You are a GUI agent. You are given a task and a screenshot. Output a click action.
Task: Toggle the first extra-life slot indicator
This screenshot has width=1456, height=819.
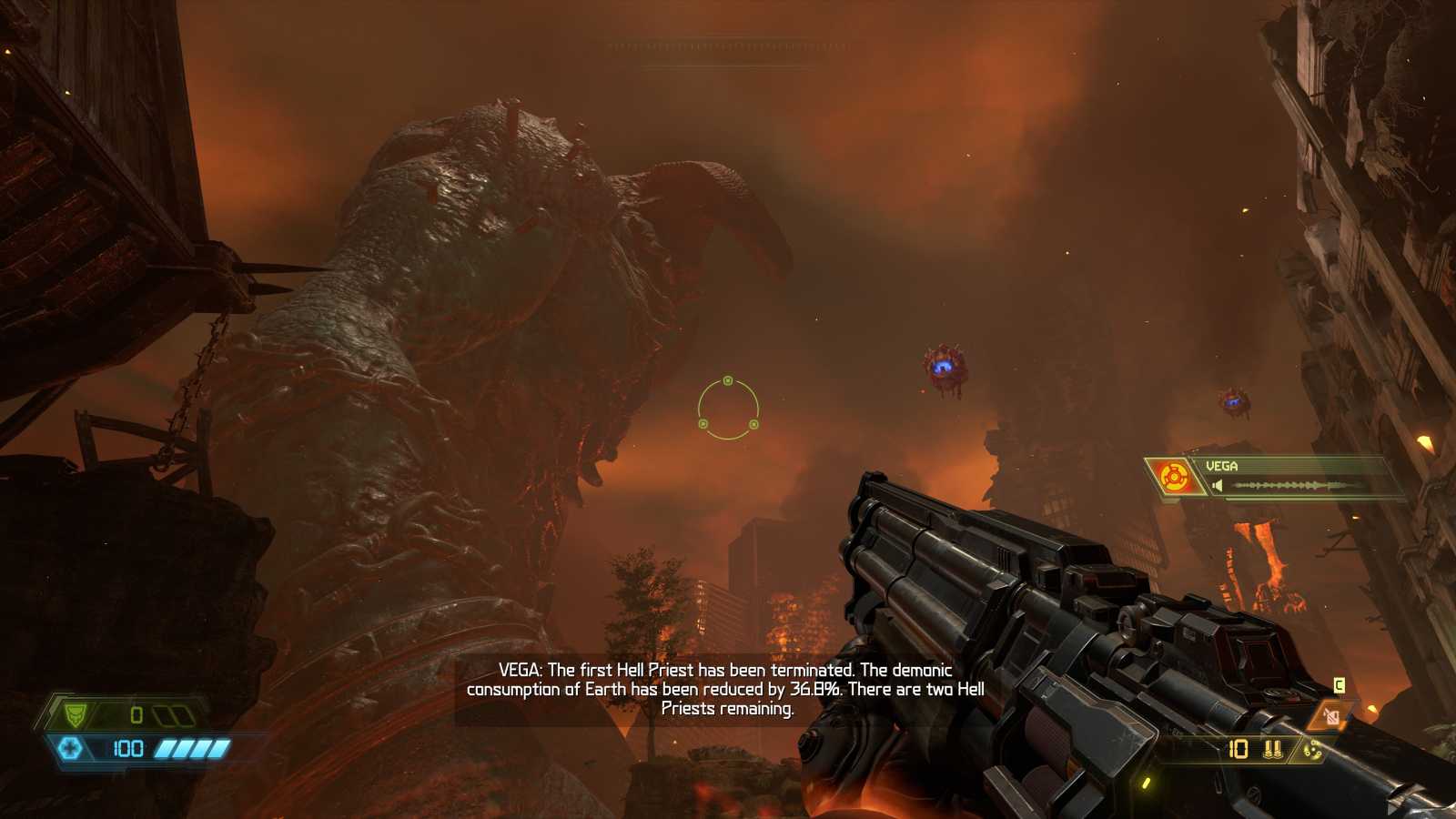point(163,714)
